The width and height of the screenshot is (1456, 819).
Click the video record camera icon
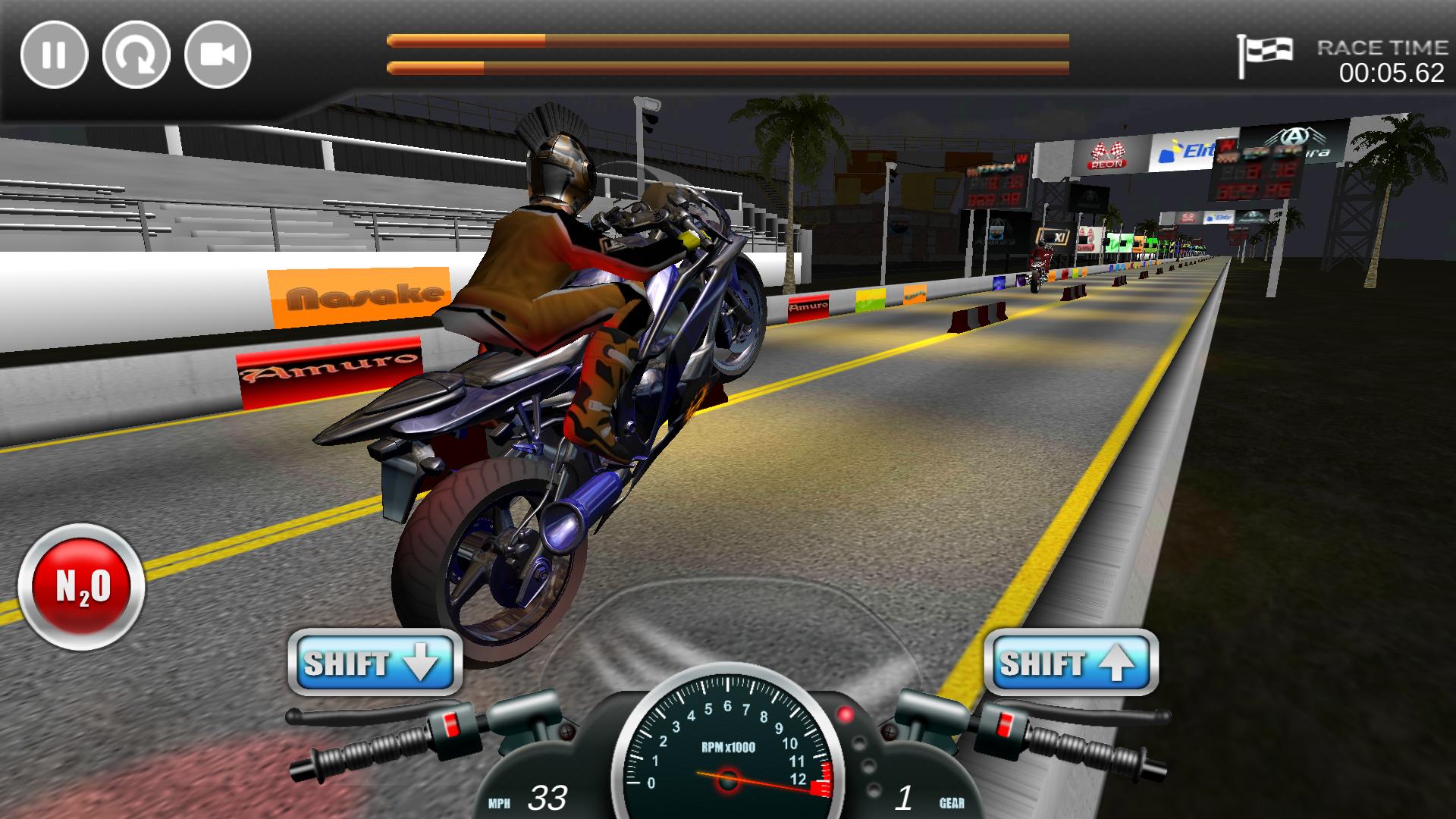218,55
